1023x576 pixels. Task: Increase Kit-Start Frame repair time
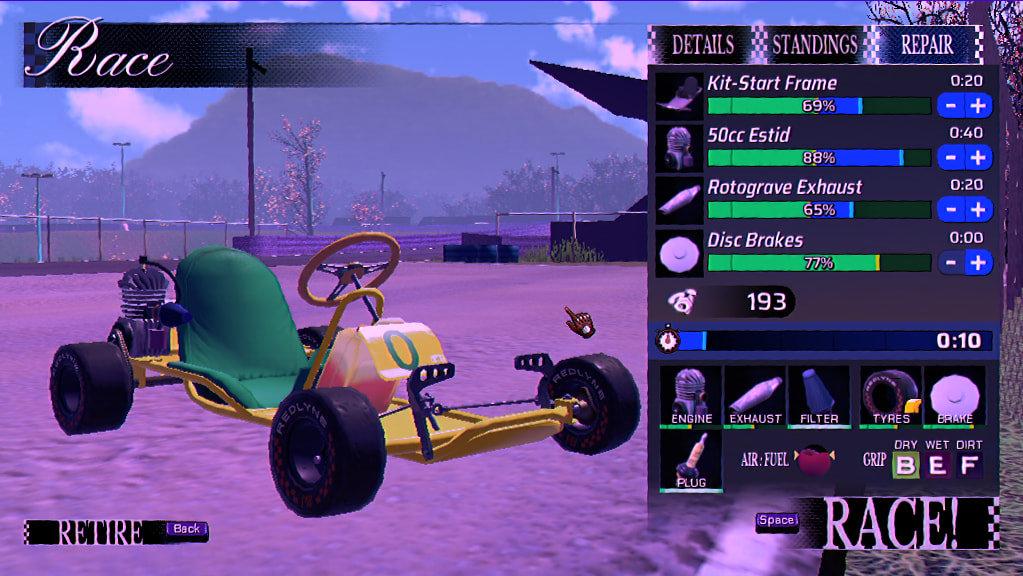coord(978,105)
